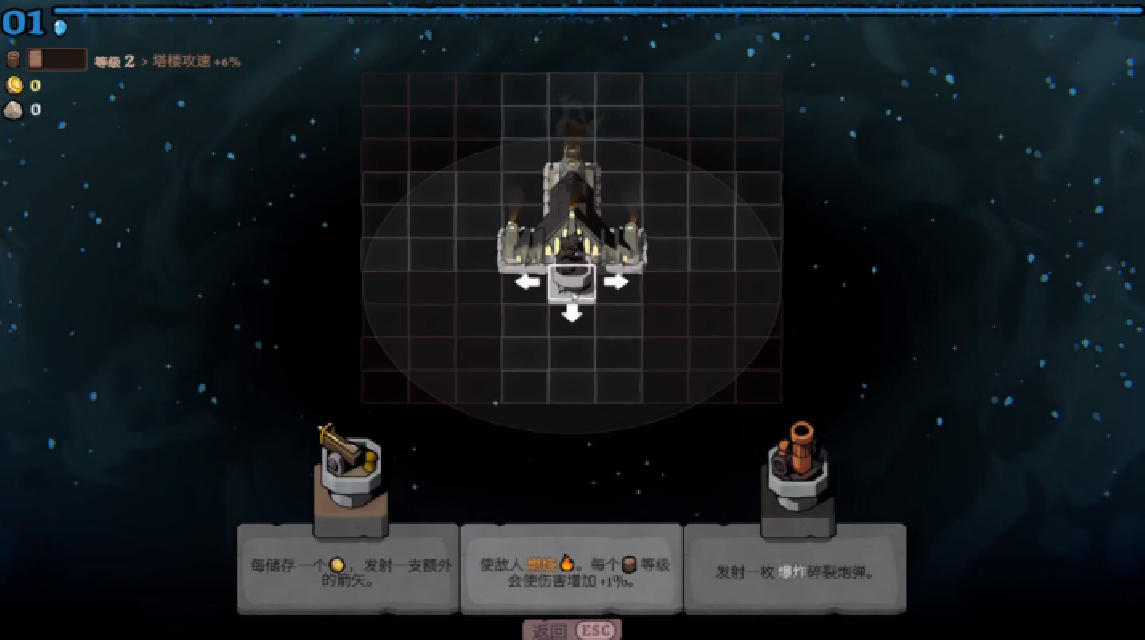
Task: Click the 返回 back button
Action: pyautogui.click(x=571, y=630)
